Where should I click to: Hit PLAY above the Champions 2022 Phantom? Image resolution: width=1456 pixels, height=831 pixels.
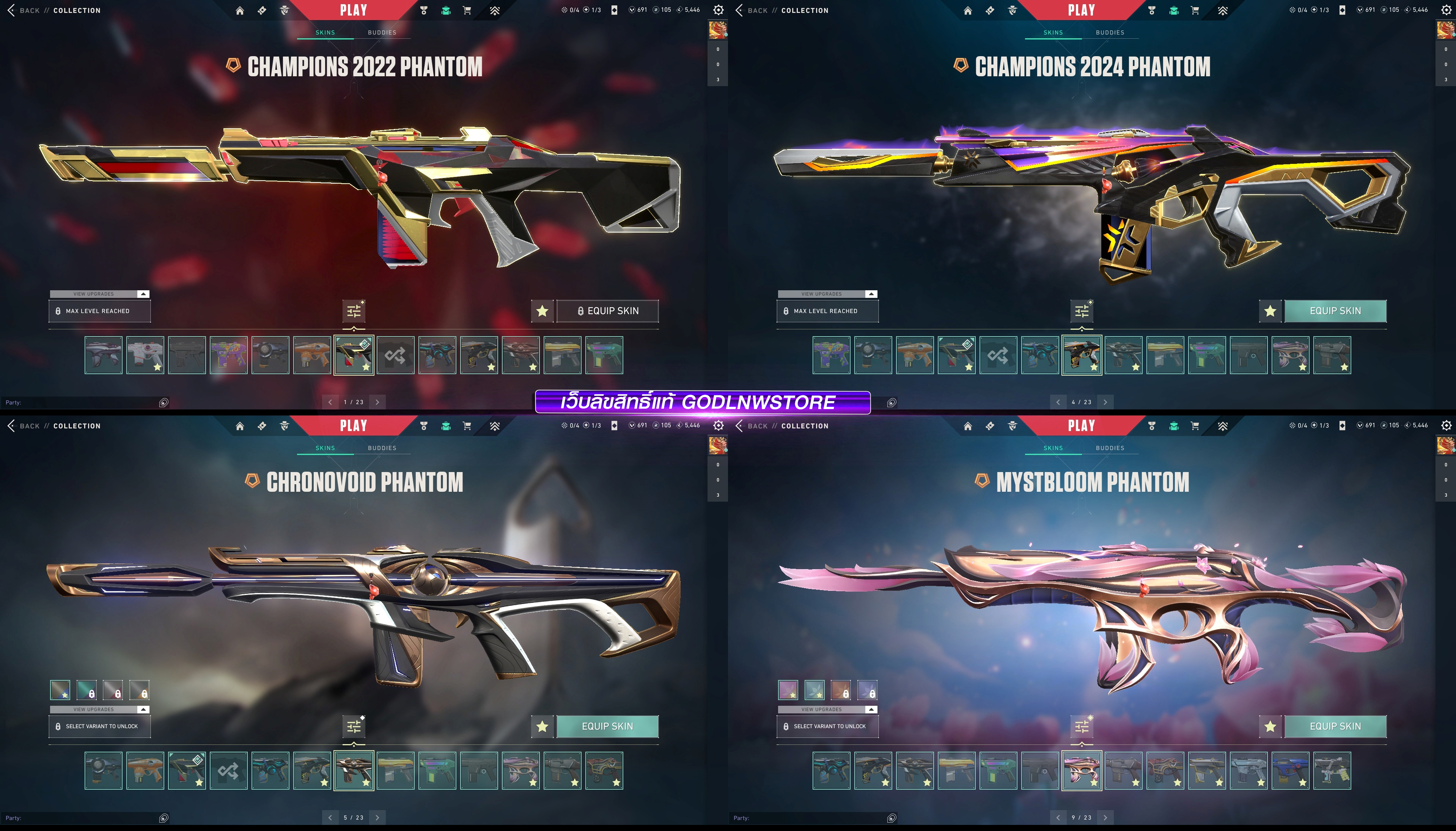click(x=354, y=10)
